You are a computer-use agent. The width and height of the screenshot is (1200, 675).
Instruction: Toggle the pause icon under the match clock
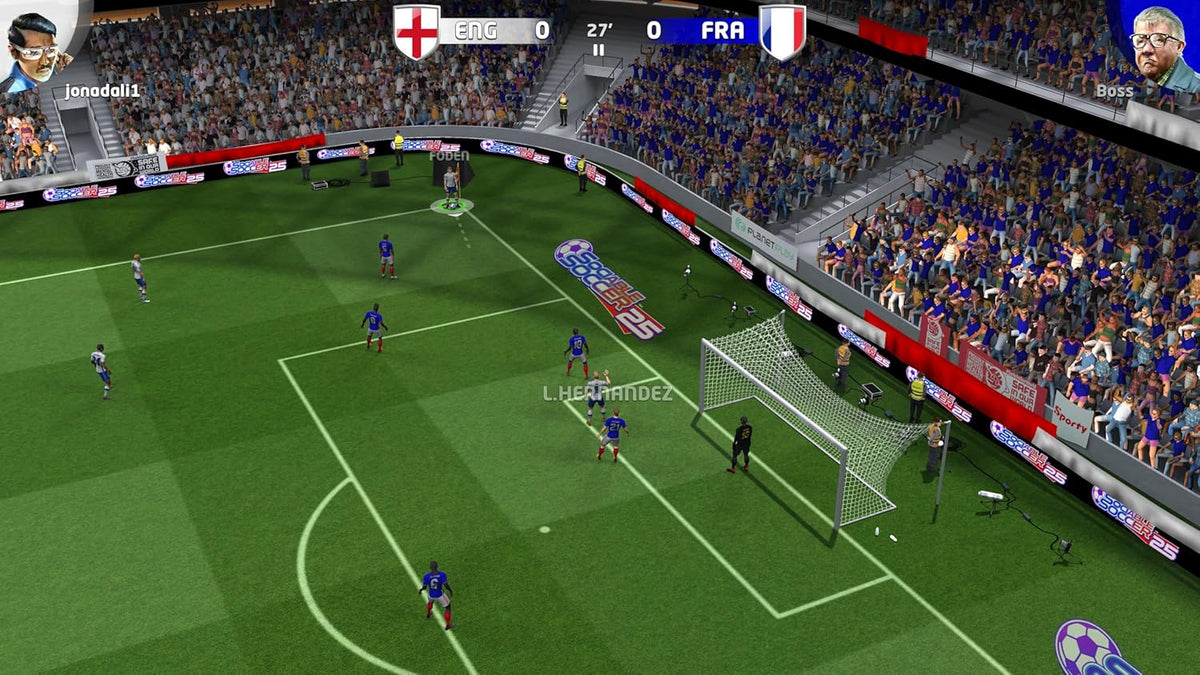coord(599,50)
